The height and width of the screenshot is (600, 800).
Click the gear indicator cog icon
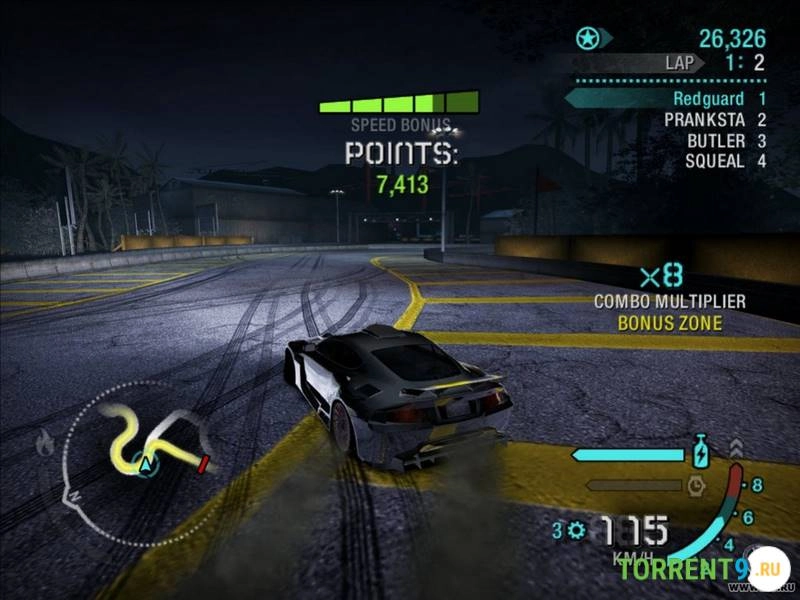point(575,529)
